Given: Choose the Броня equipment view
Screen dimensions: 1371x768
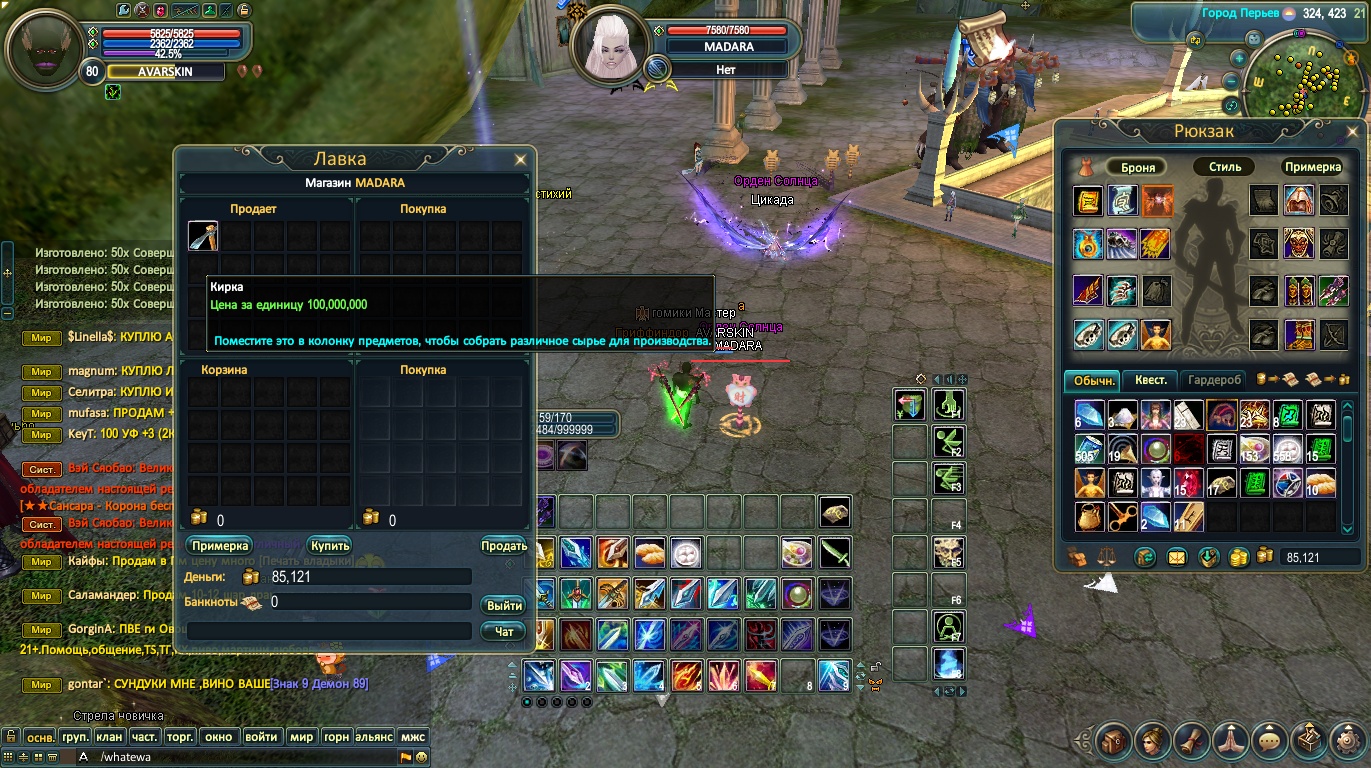Looking at the screenshot, I should pyautogui.click(x=1138, y=167).
